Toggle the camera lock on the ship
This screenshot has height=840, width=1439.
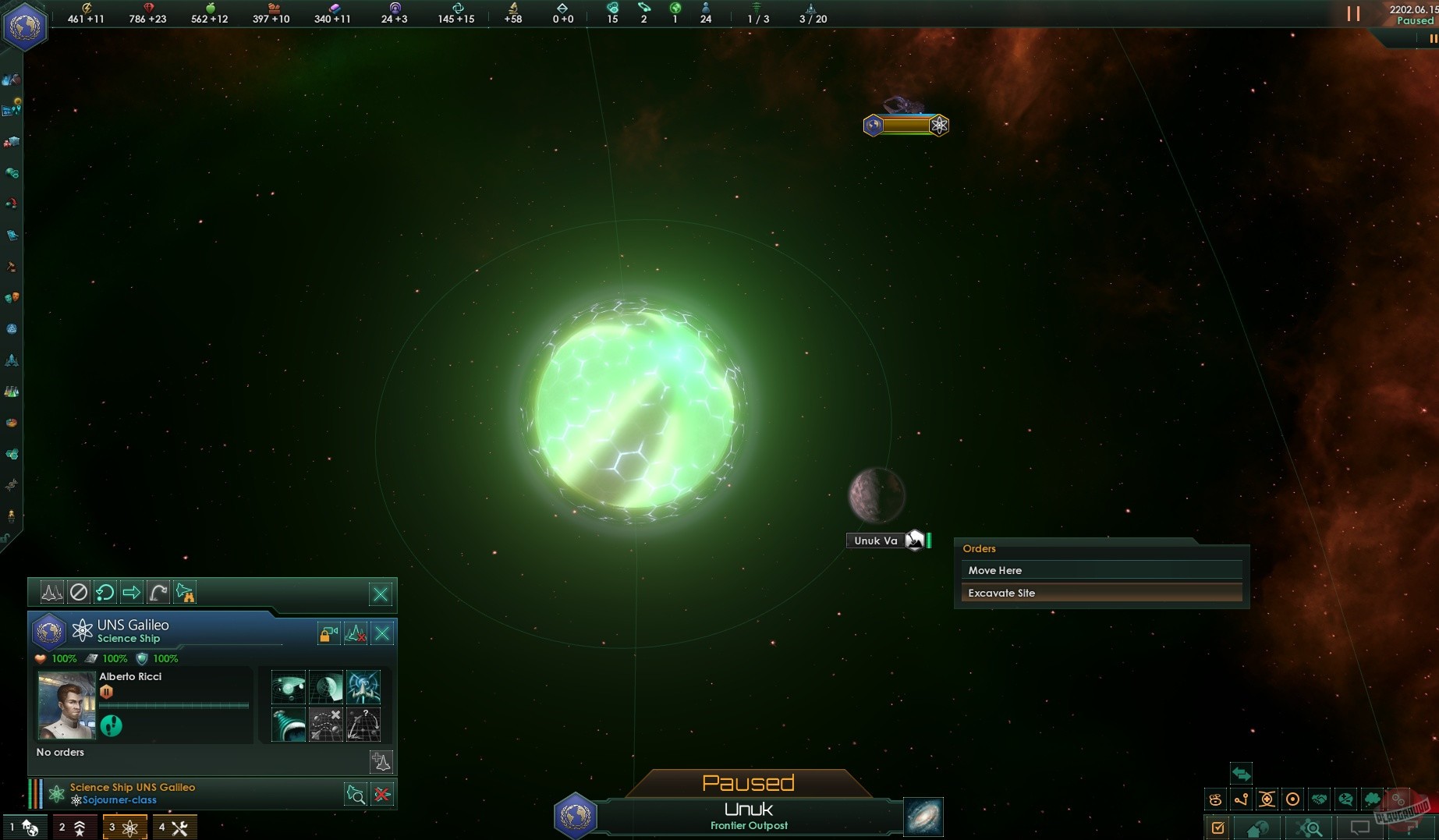point(328,633)
